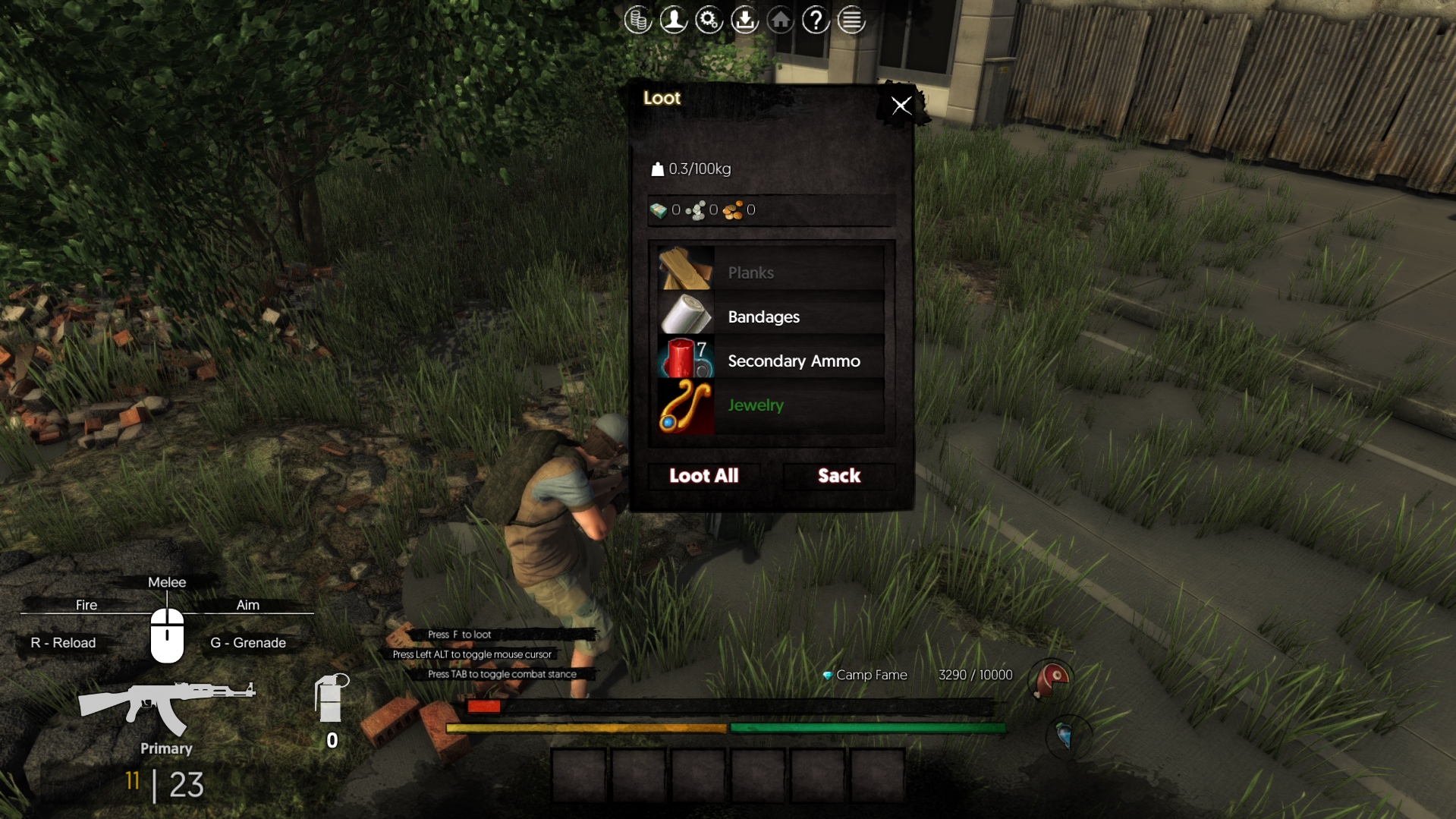The width and height of the screenshot is (1456, 819).
Task: Close the Loot window
Action: [x=901, y=106]
